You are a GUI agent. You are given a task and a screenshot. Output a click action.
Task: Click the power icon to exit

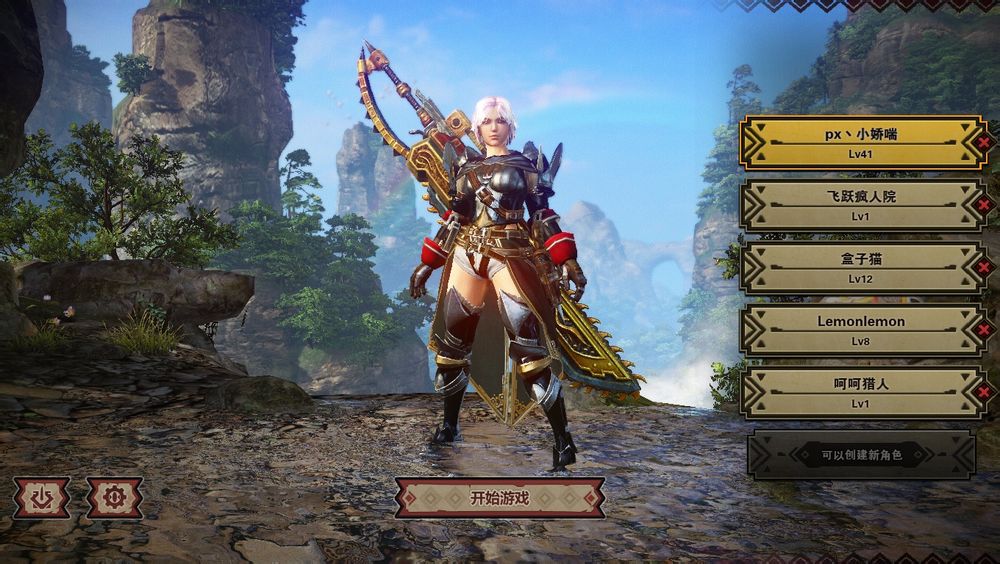click(41, 497)
